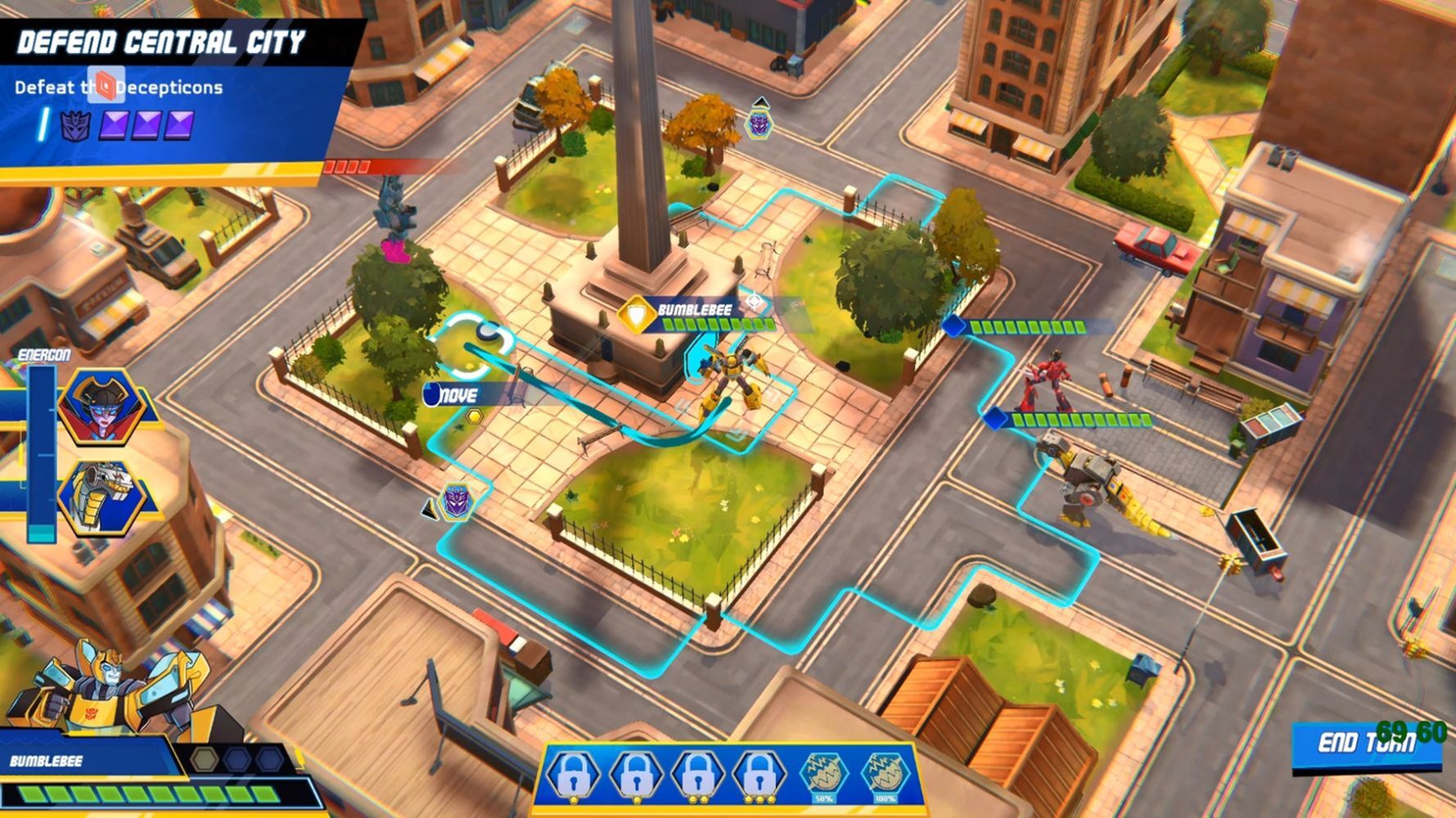This screenshot has height=818, width=1456.
Task: Click the locked ability with three gold dots
Action: click(x=759, y=775)
